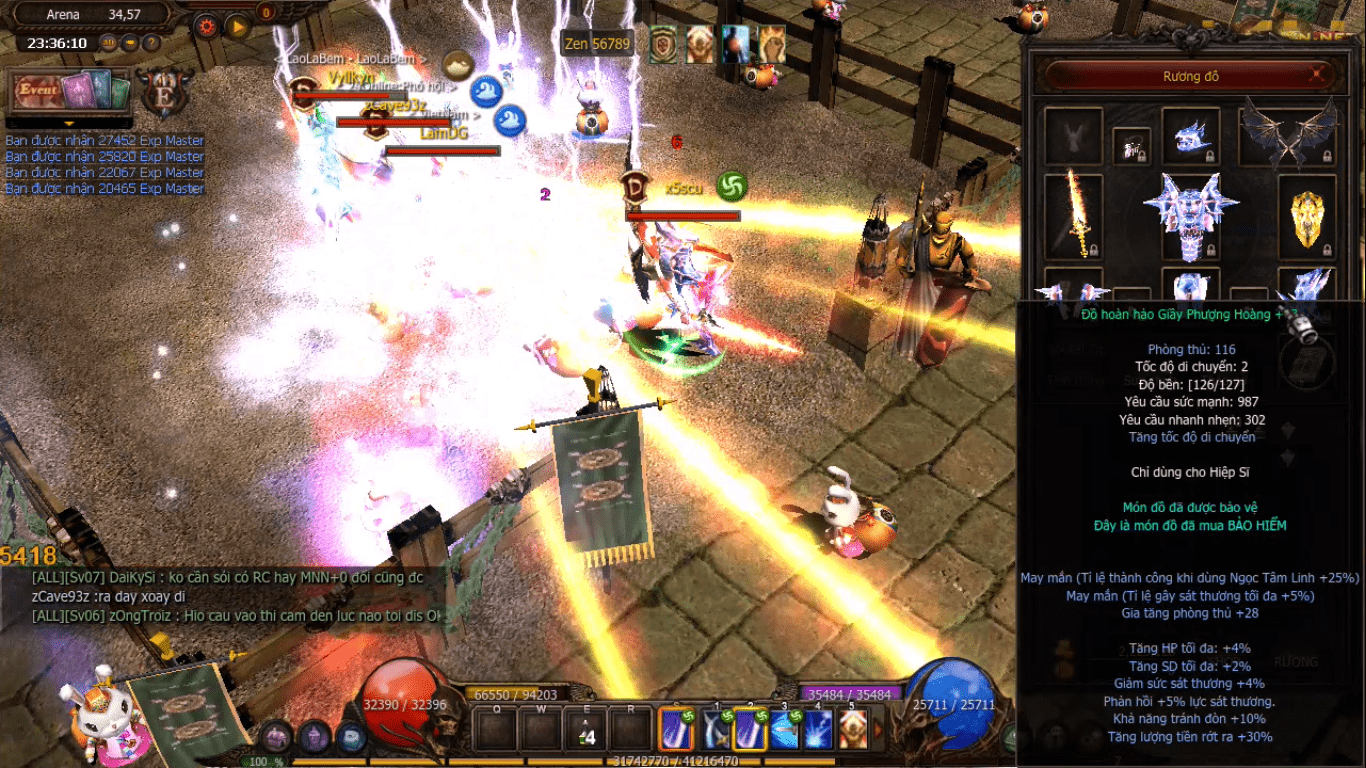
Task: Toggle the 3D view button
Action: click(x=110, y=43)
